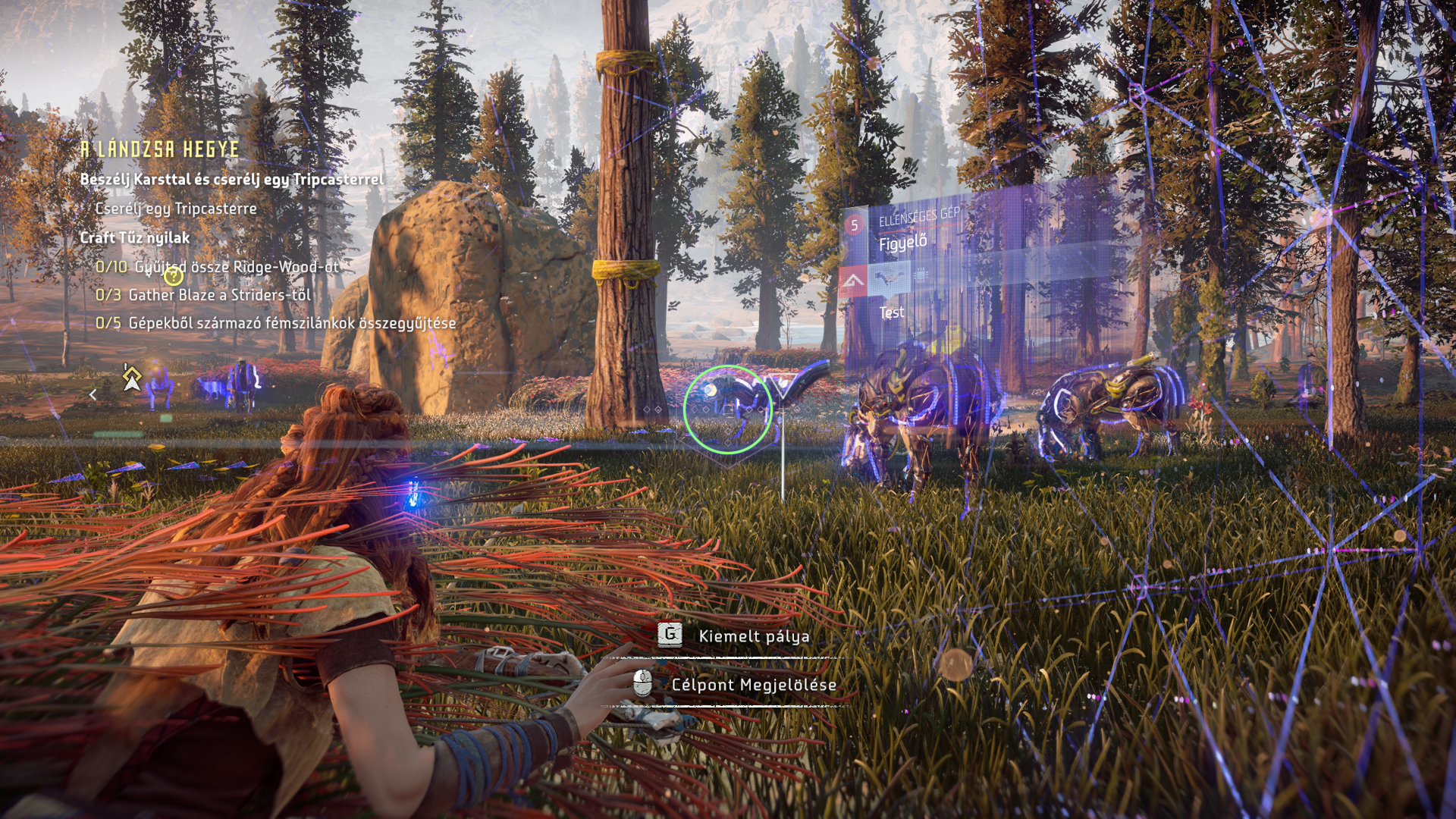1456x819 pixels.
Task: Click the red level 5 enemy badge
Action: [855, 225]
